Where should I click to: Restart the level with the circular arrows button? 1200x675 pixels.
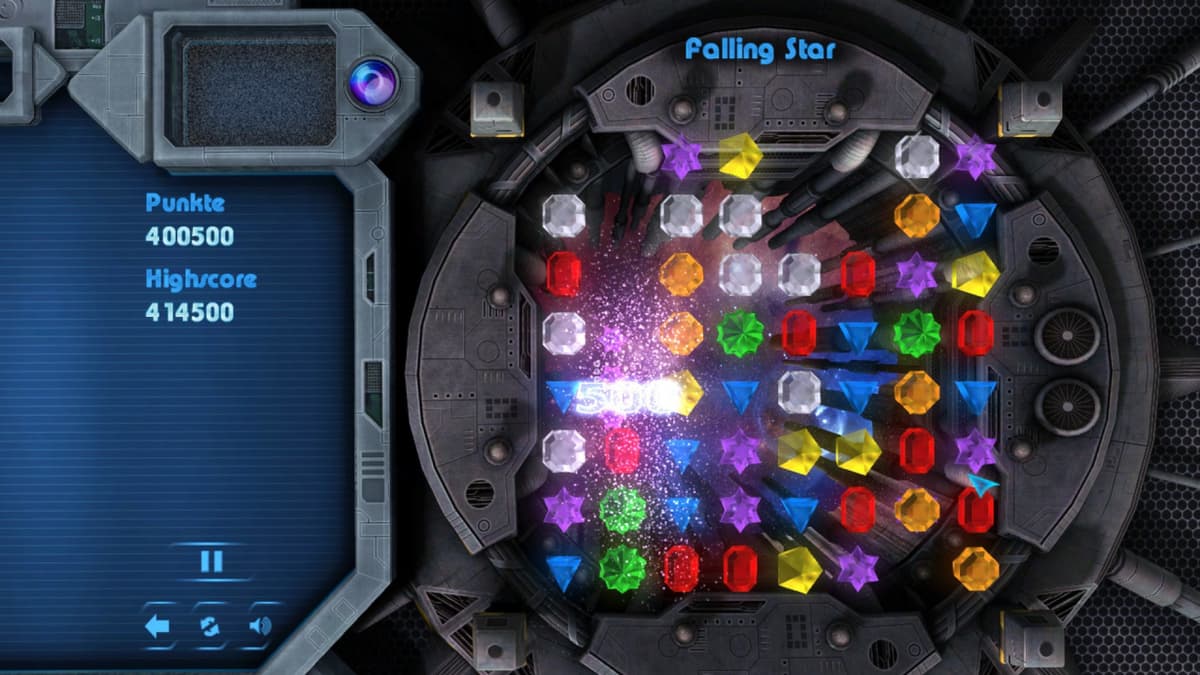point(210,627)
